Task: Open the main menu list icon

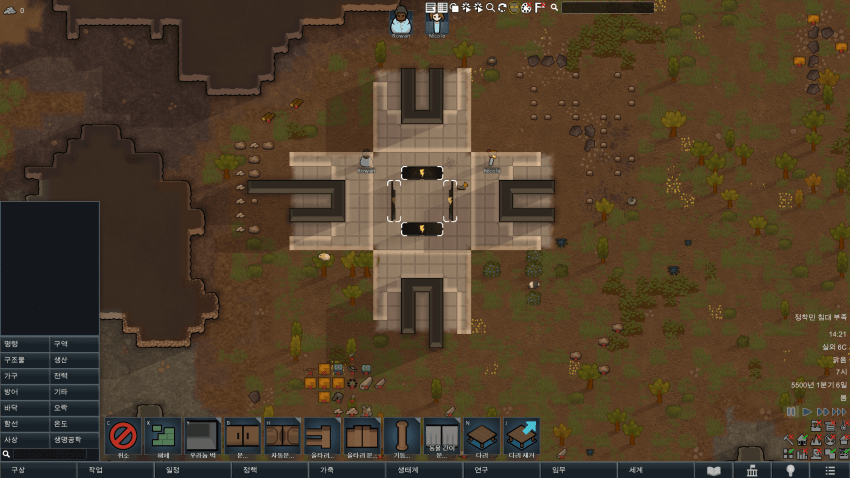Action: point(829,470)
